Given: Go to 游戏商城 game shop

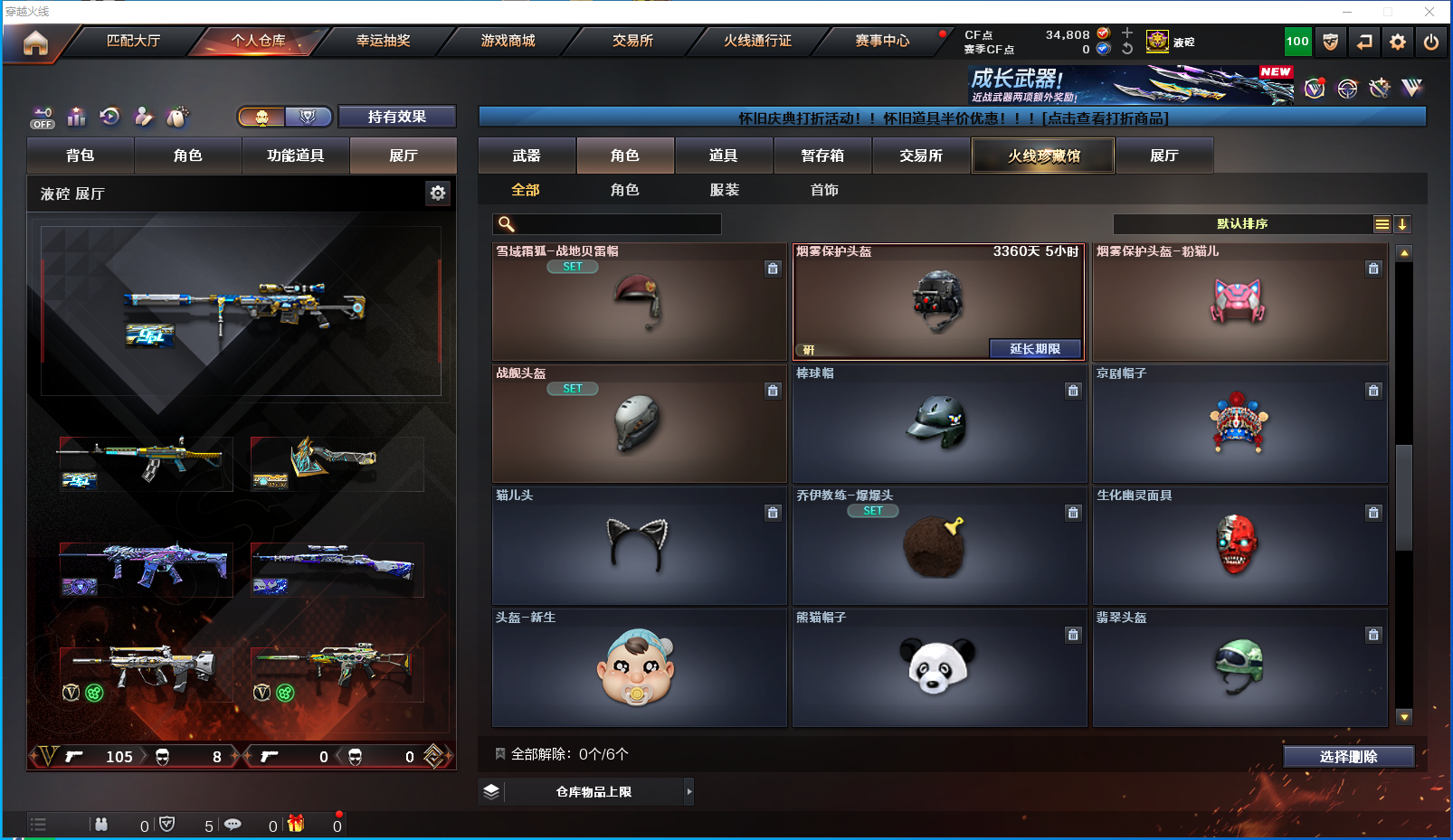Looking at the screenshot, I should coord(508,41).
